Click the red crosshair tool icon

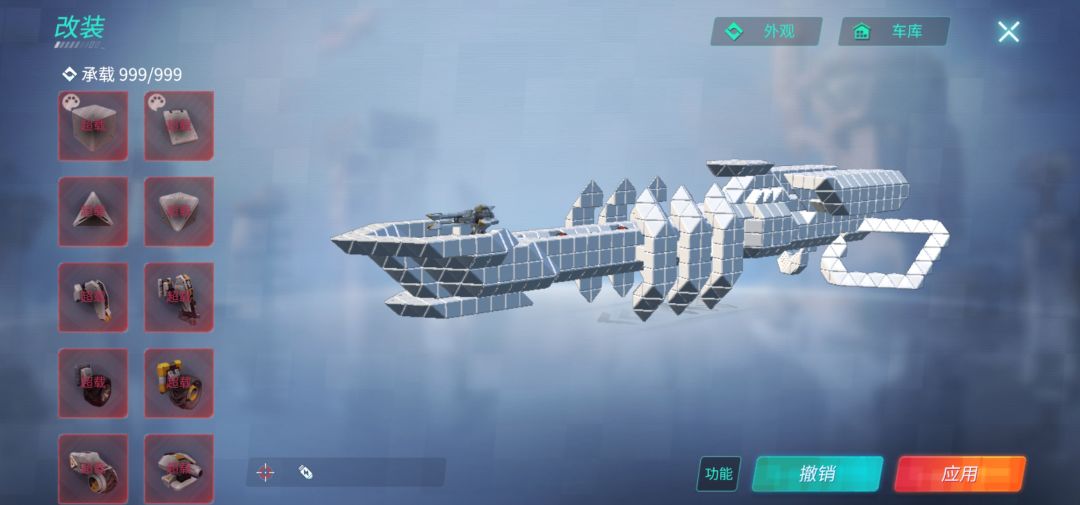265,472
